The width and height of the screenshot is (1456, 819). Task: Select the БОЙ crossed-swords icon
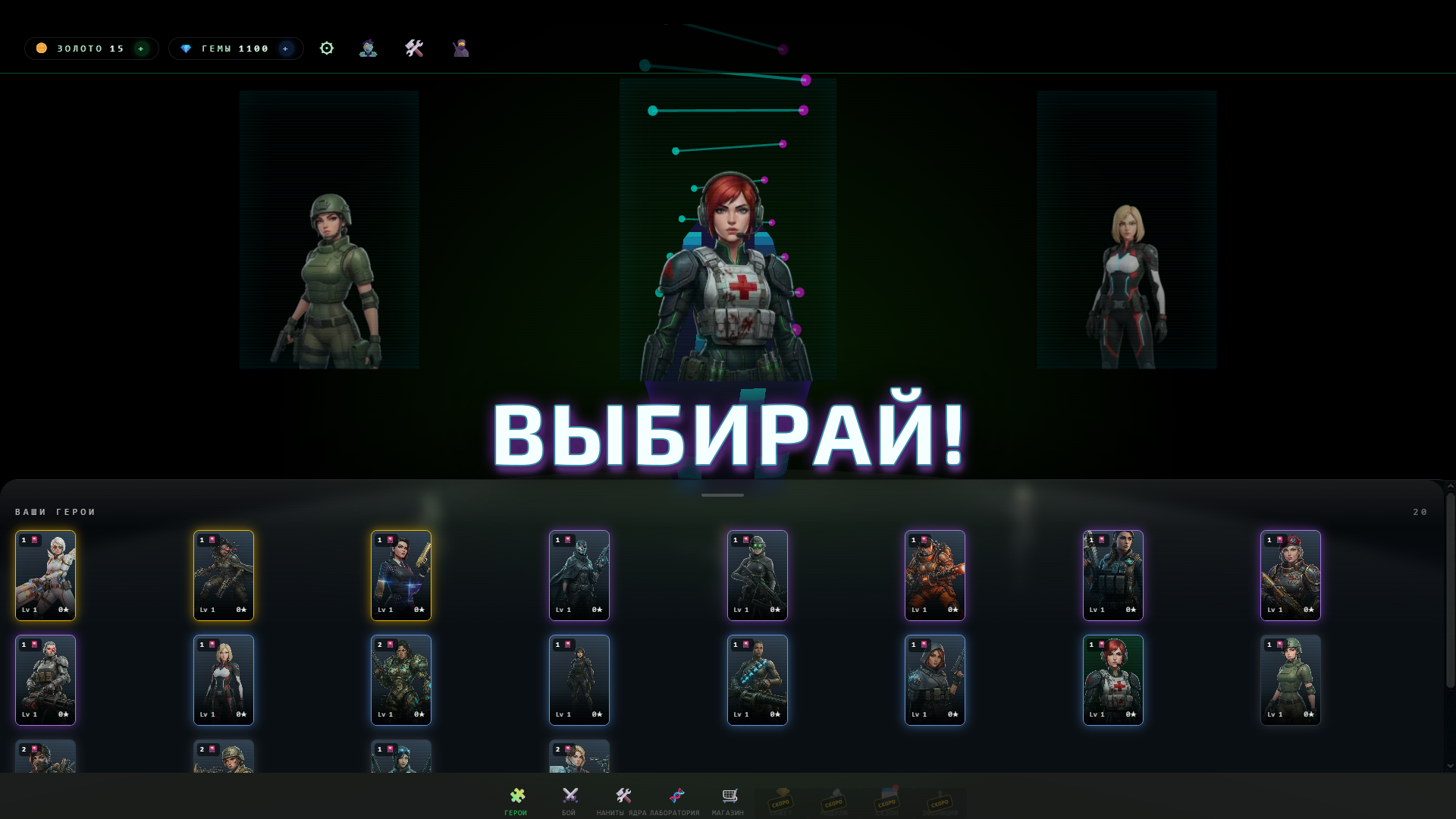click(570, 797)
